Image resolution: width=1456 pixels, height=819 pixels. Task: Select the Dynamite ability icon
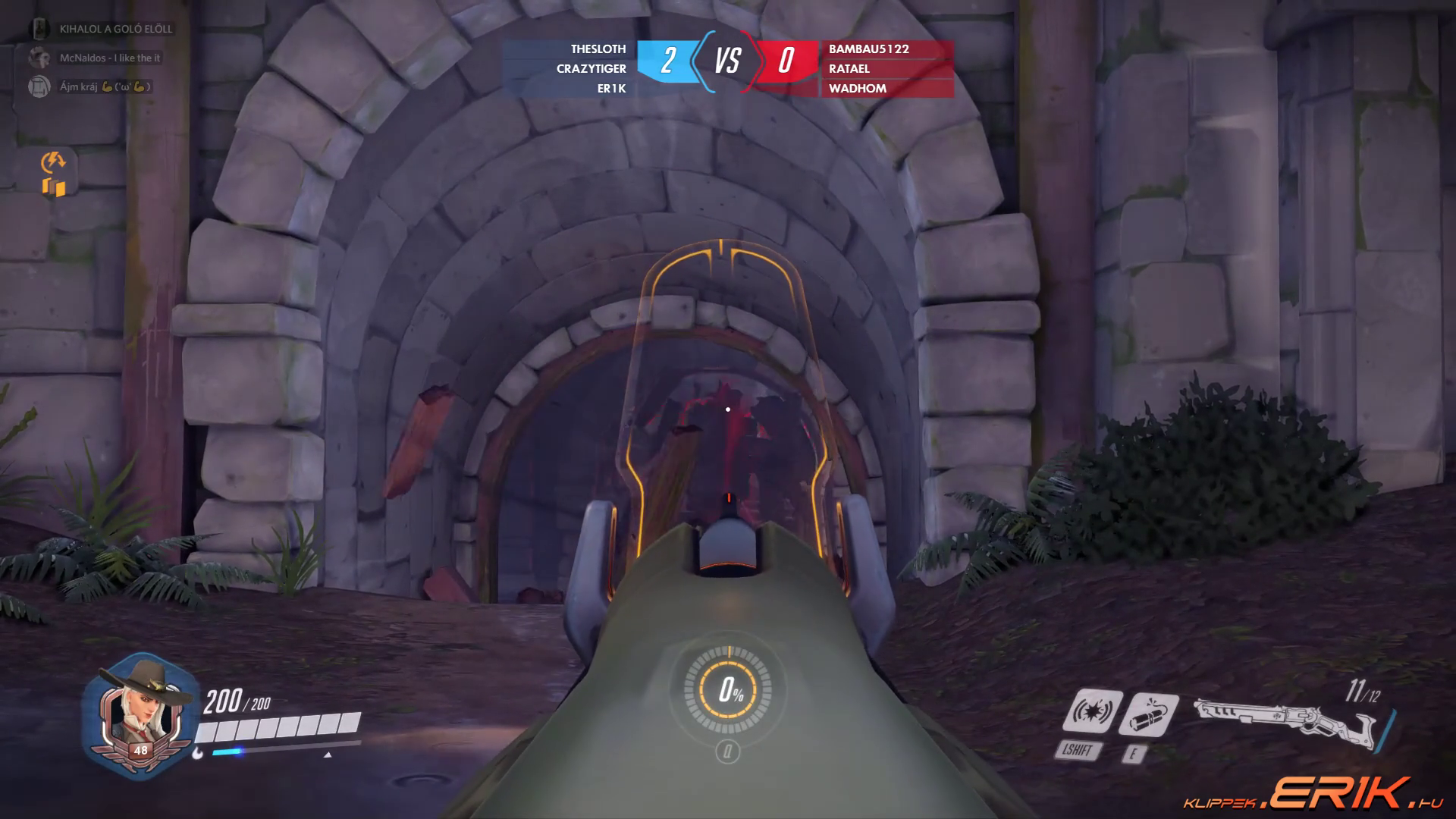coord(1148,714)
